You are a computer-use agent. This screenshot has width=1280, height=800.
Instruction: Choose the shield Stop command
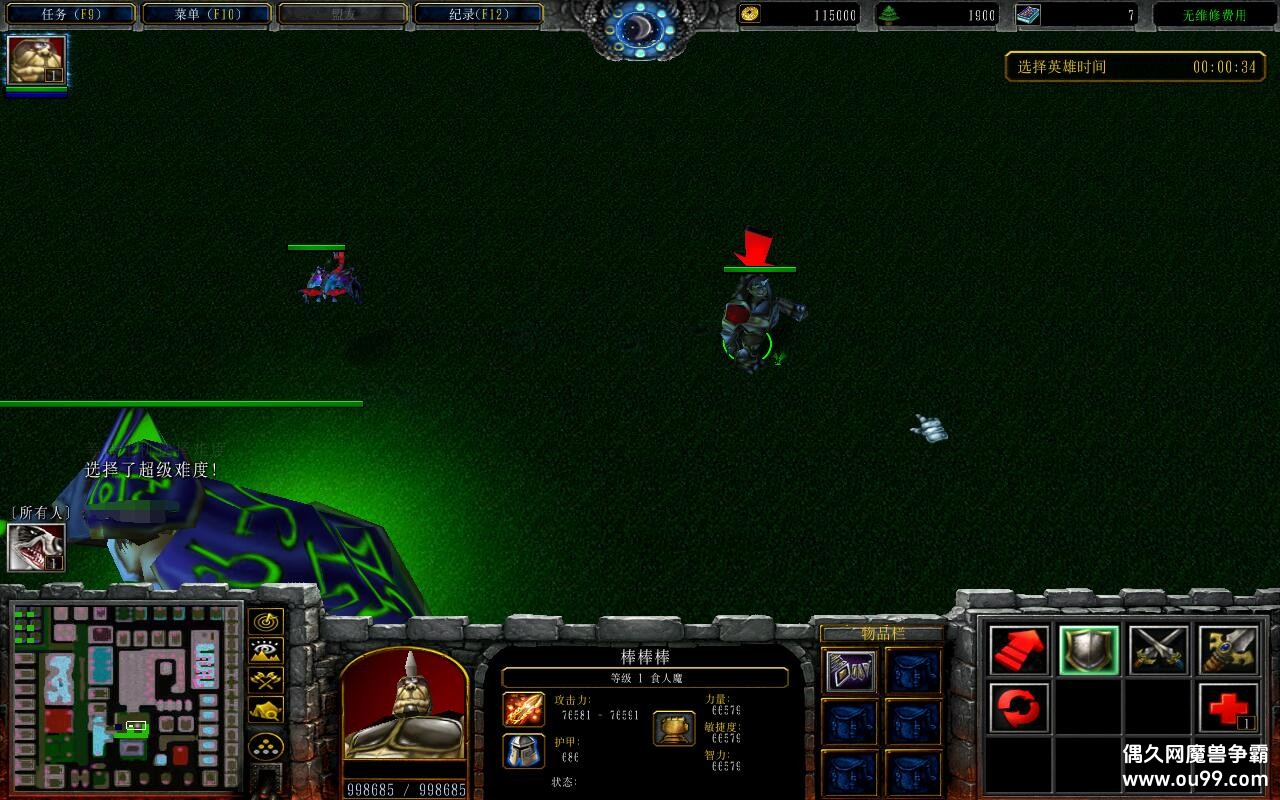(x=1089, y=651)
